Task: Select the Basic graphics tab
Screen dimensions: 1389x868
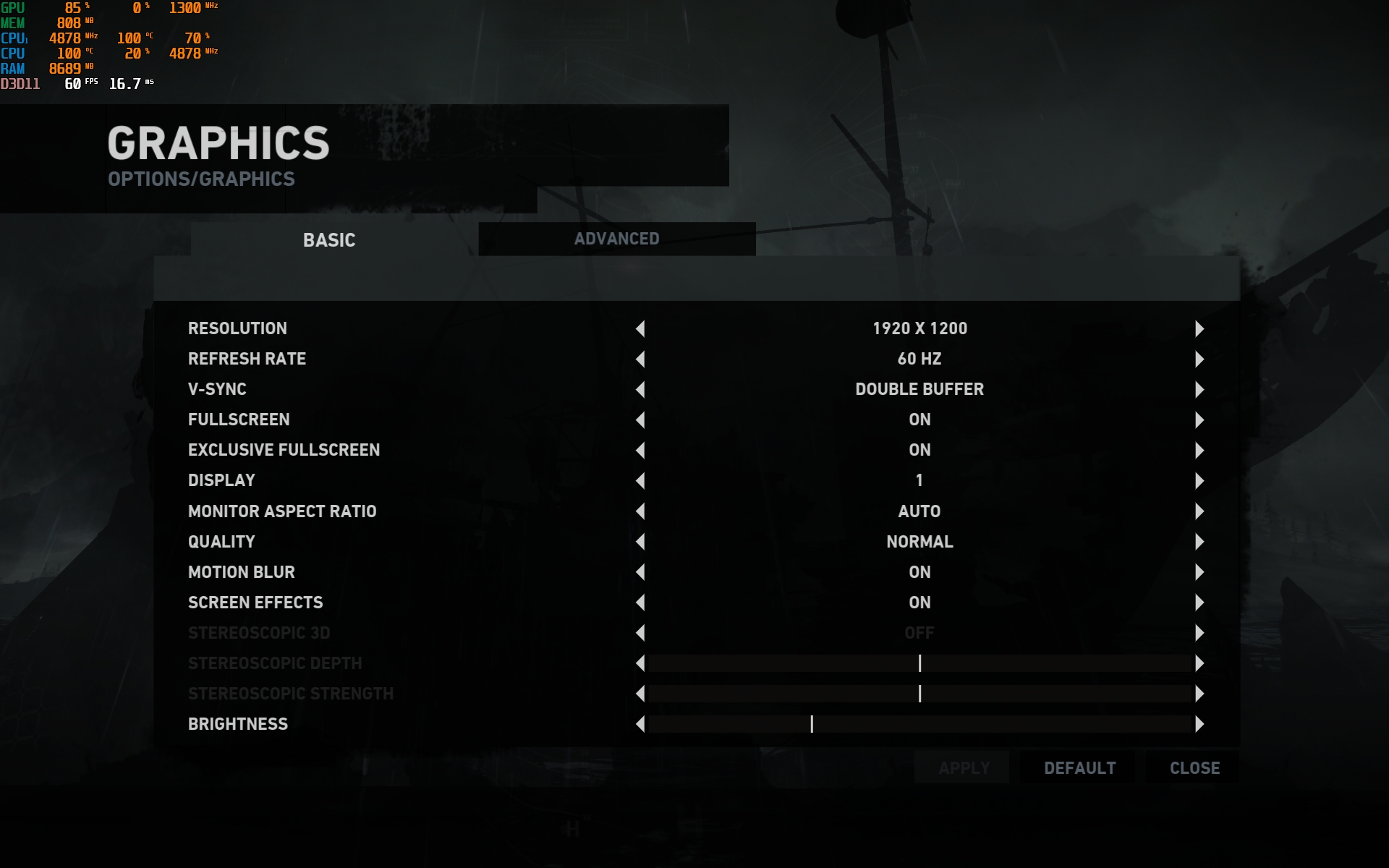Action: (x=329, y=240)
